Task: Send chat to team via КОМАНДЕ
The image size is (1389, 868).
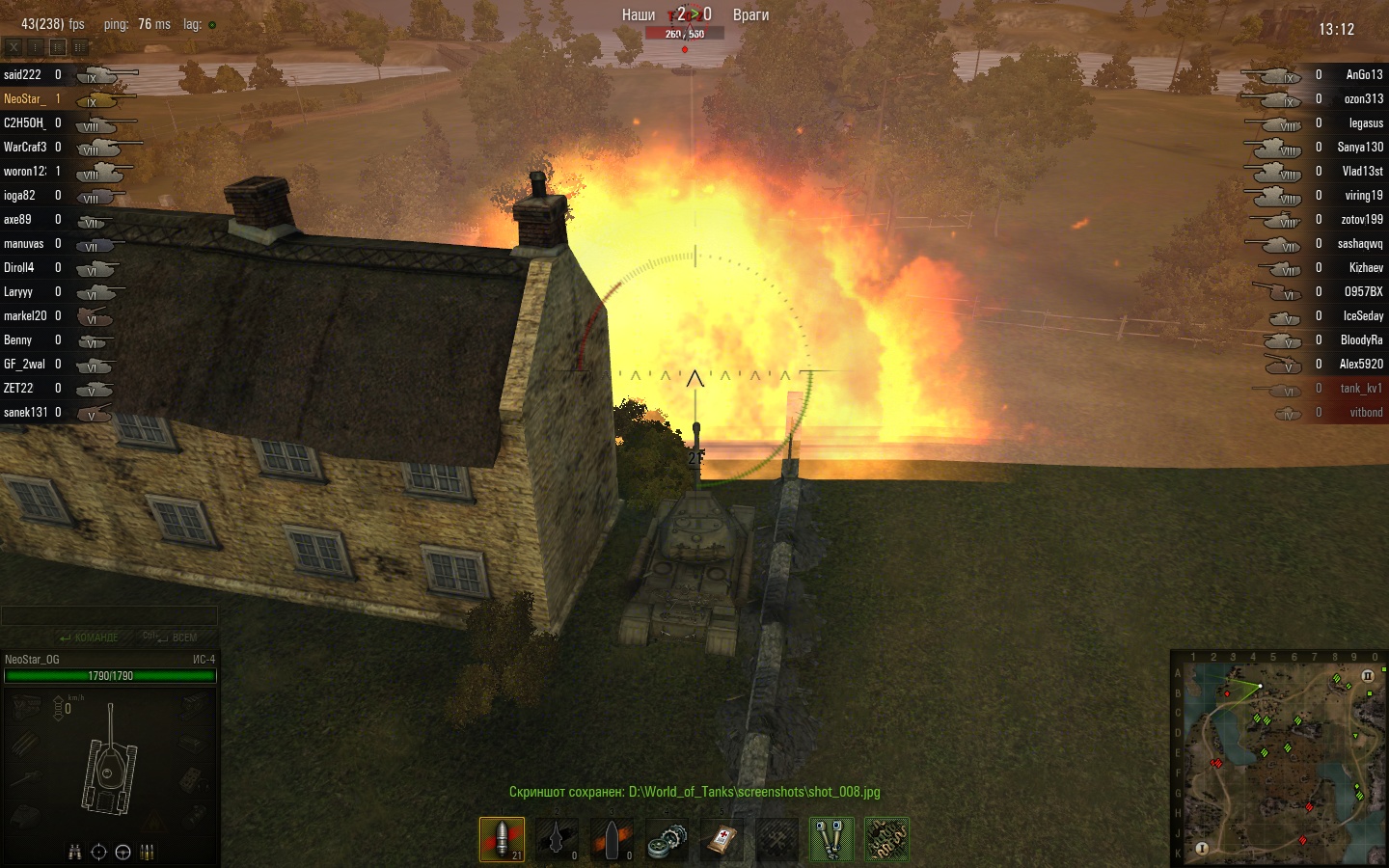Action: [x=89, y=637]
